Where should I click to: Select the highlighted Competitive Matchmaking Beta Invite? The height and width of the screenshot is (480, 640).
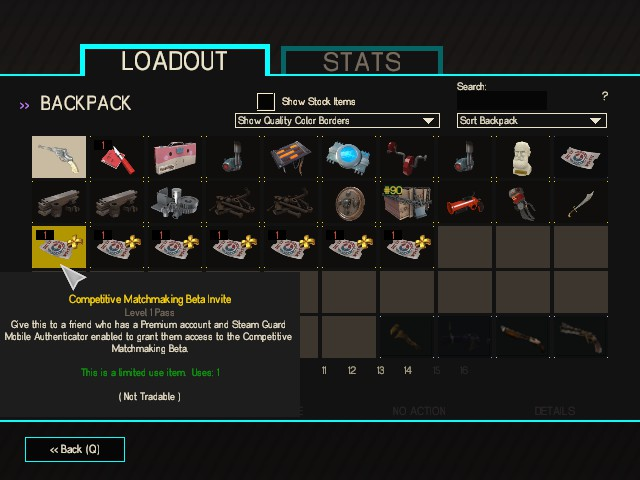pos(59,248)
